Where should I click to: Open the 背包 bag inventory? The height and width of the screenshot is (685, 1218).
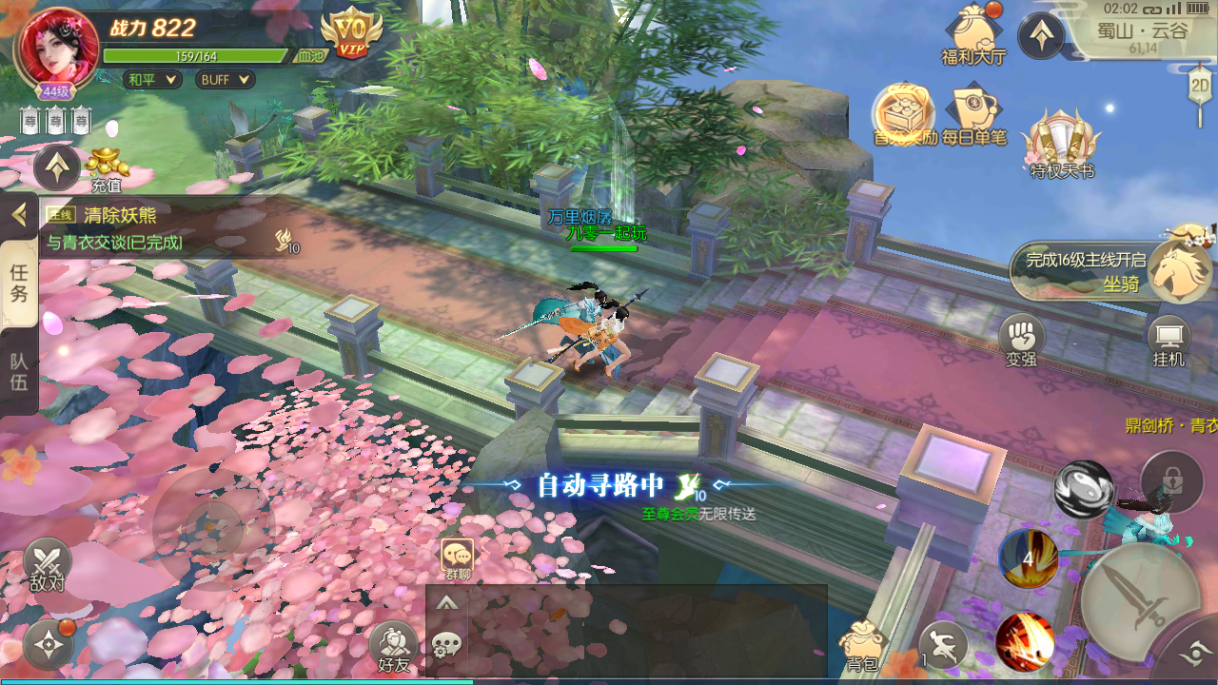point(862,645)
